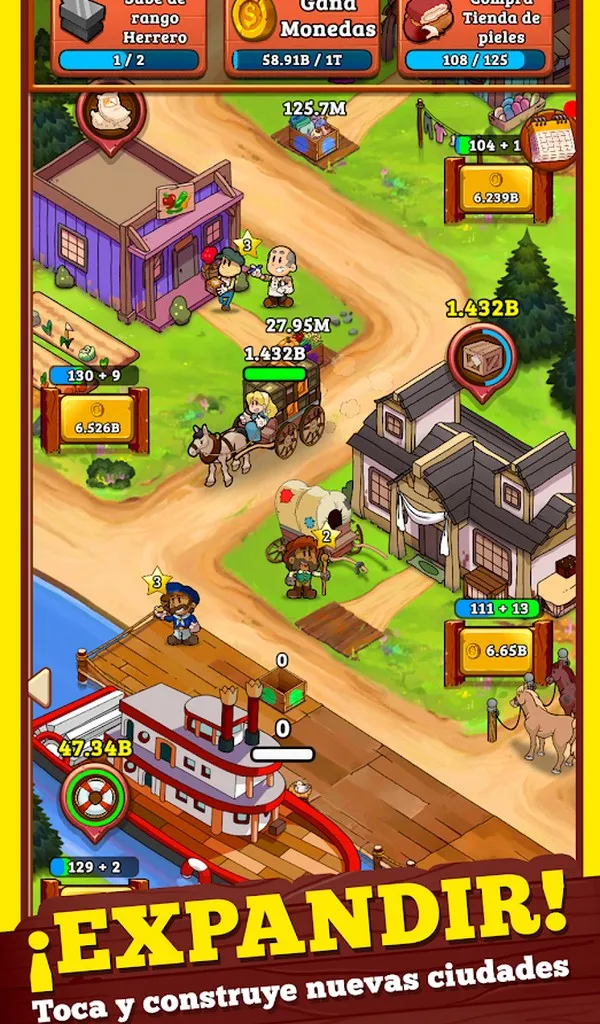Tap the lifebuoy marker on the steamboat
This screenshot has width=600, height=1024.
(x=95, y=796)
